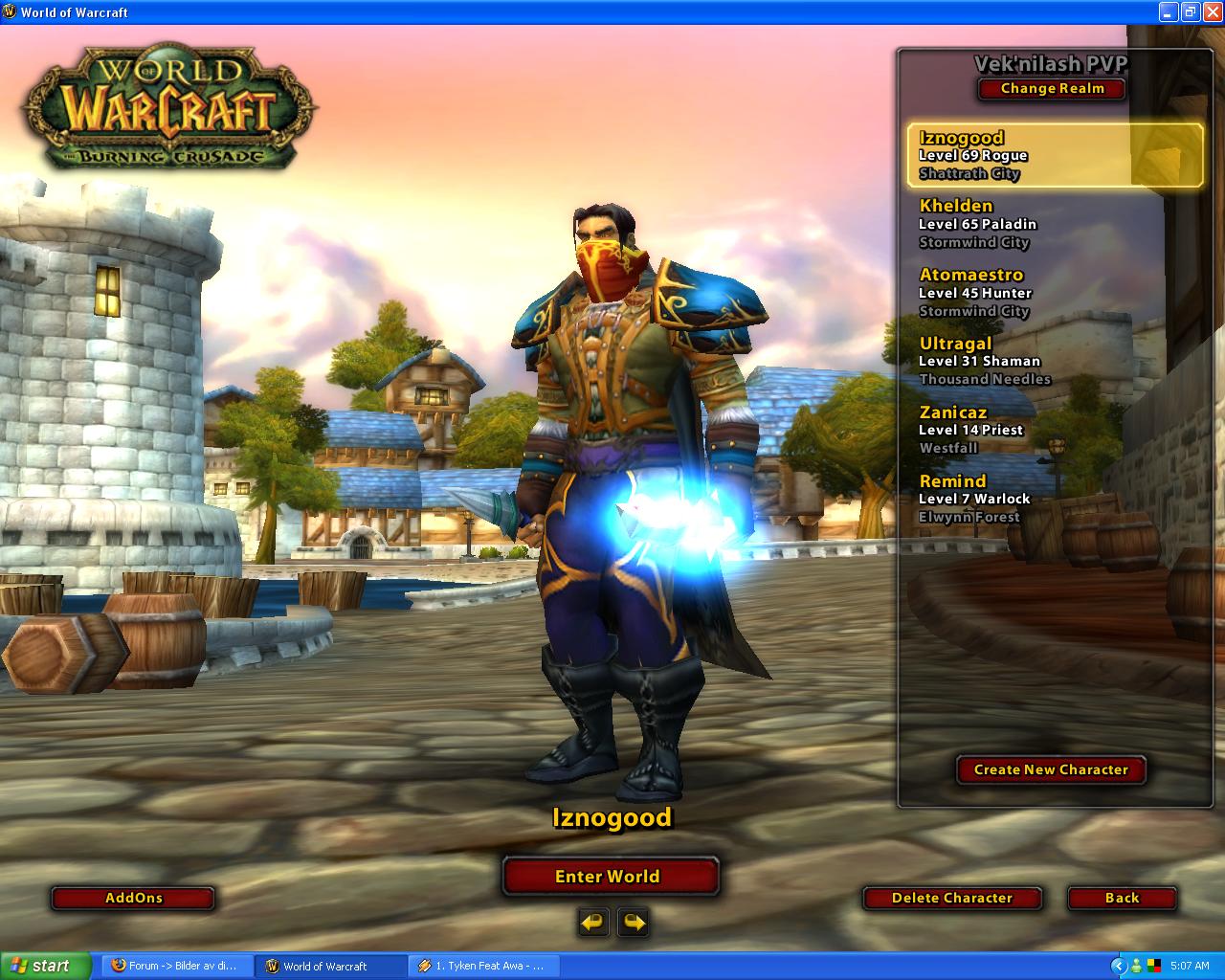This screenshot has height=980, width=1225.
Task: Create a new character
Action: (1051, 769)
